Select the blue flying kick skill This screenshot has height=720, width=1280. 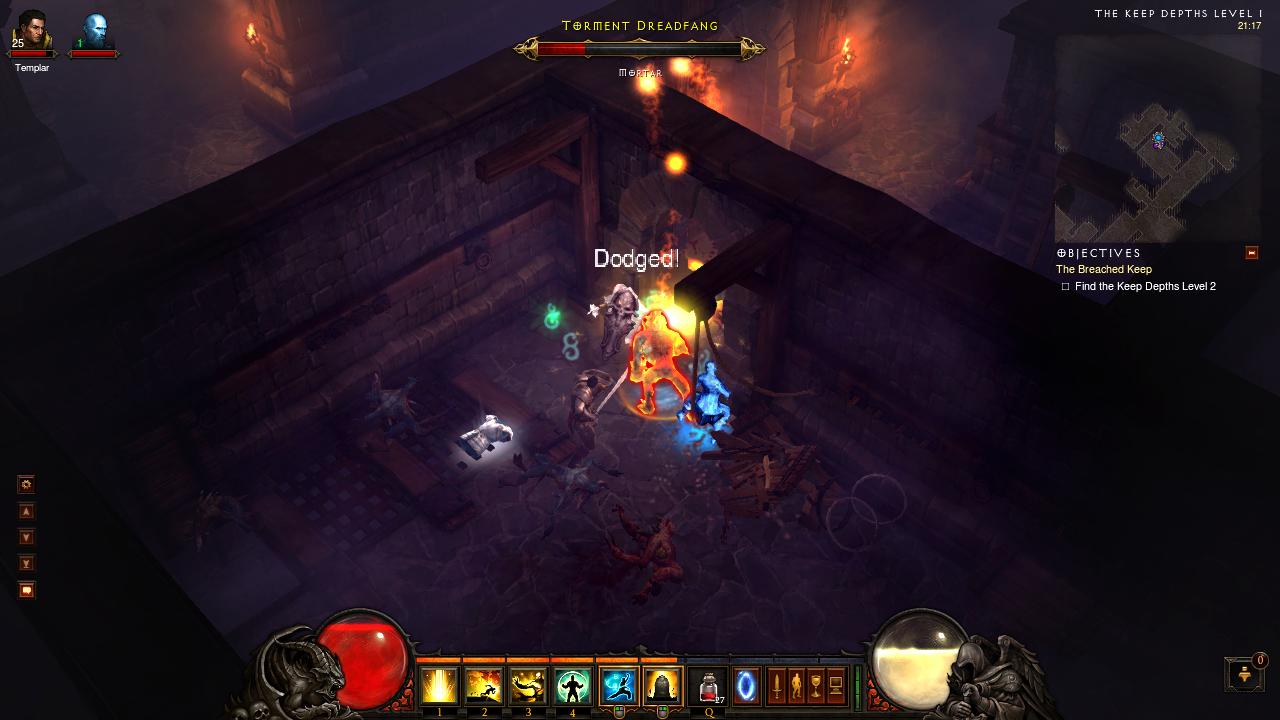click(x=618, y=685)
